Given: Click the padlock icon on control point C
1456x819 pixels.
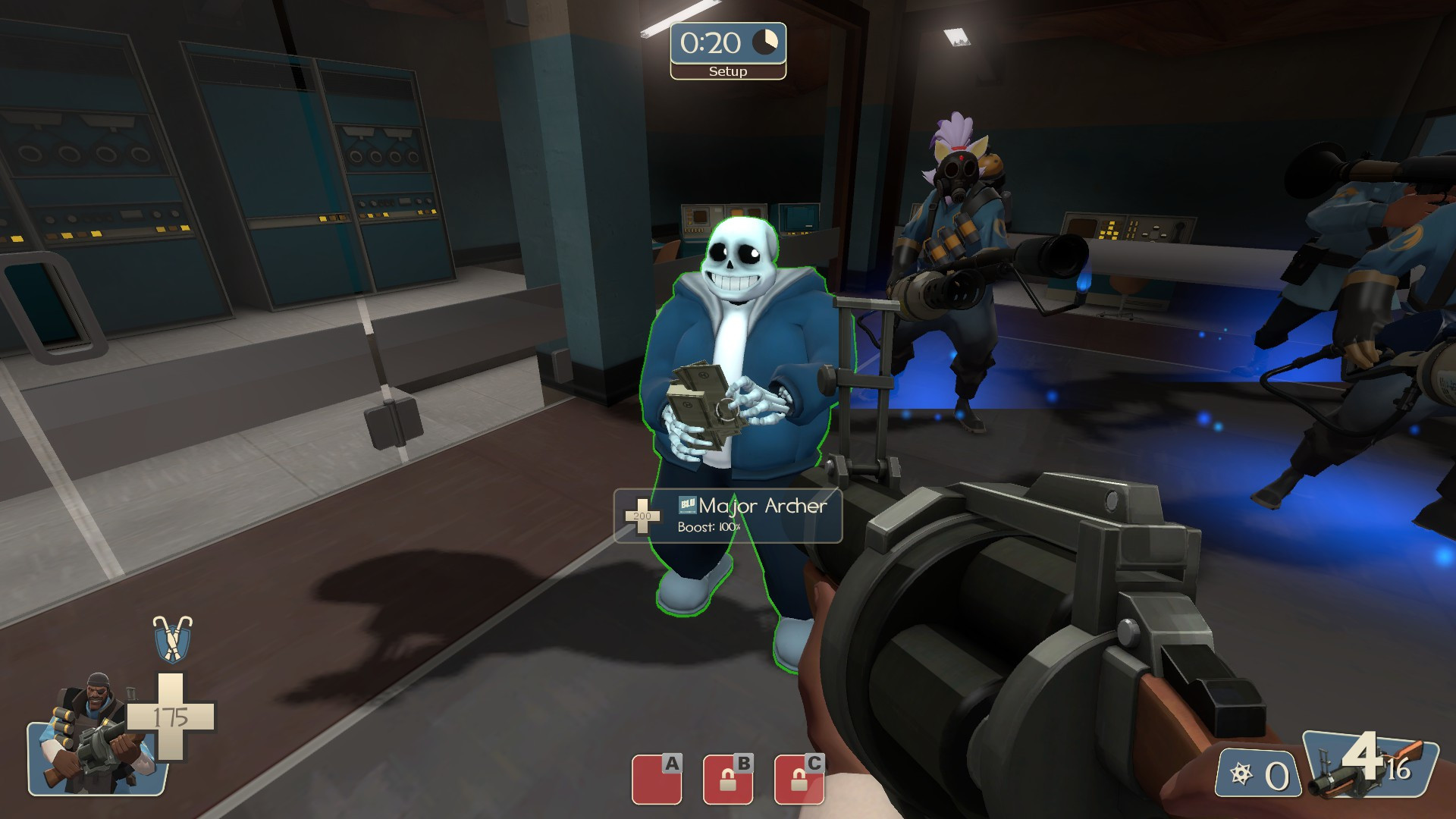Looking at the screenshot, I should pos(798,780).
